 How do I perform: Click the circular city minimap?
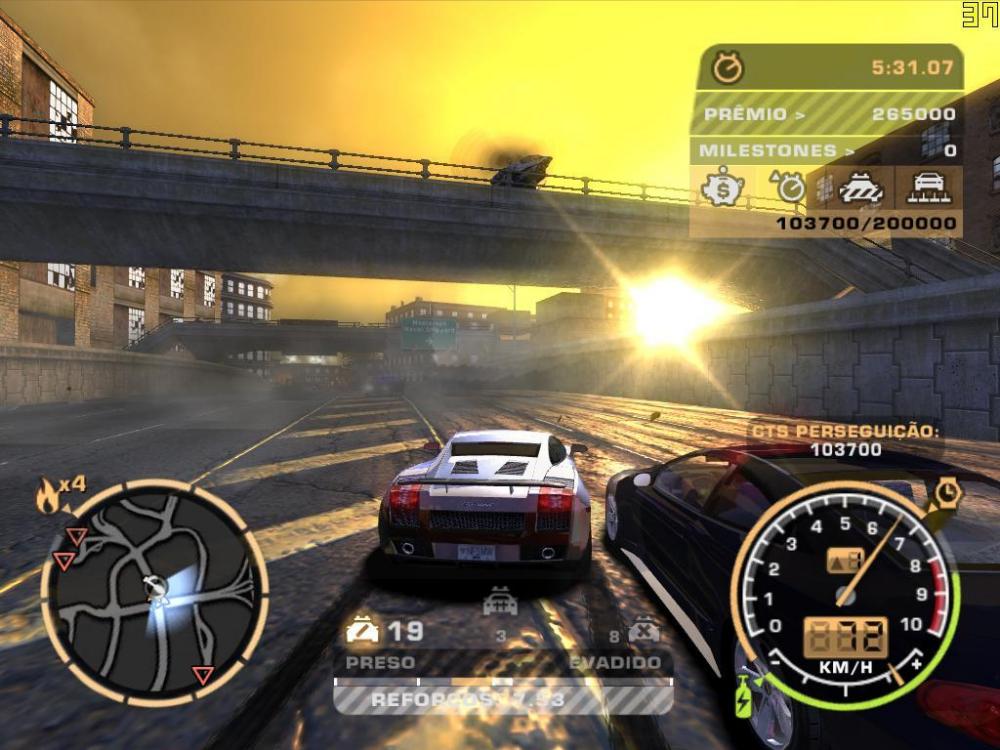(x=154, y=589)
